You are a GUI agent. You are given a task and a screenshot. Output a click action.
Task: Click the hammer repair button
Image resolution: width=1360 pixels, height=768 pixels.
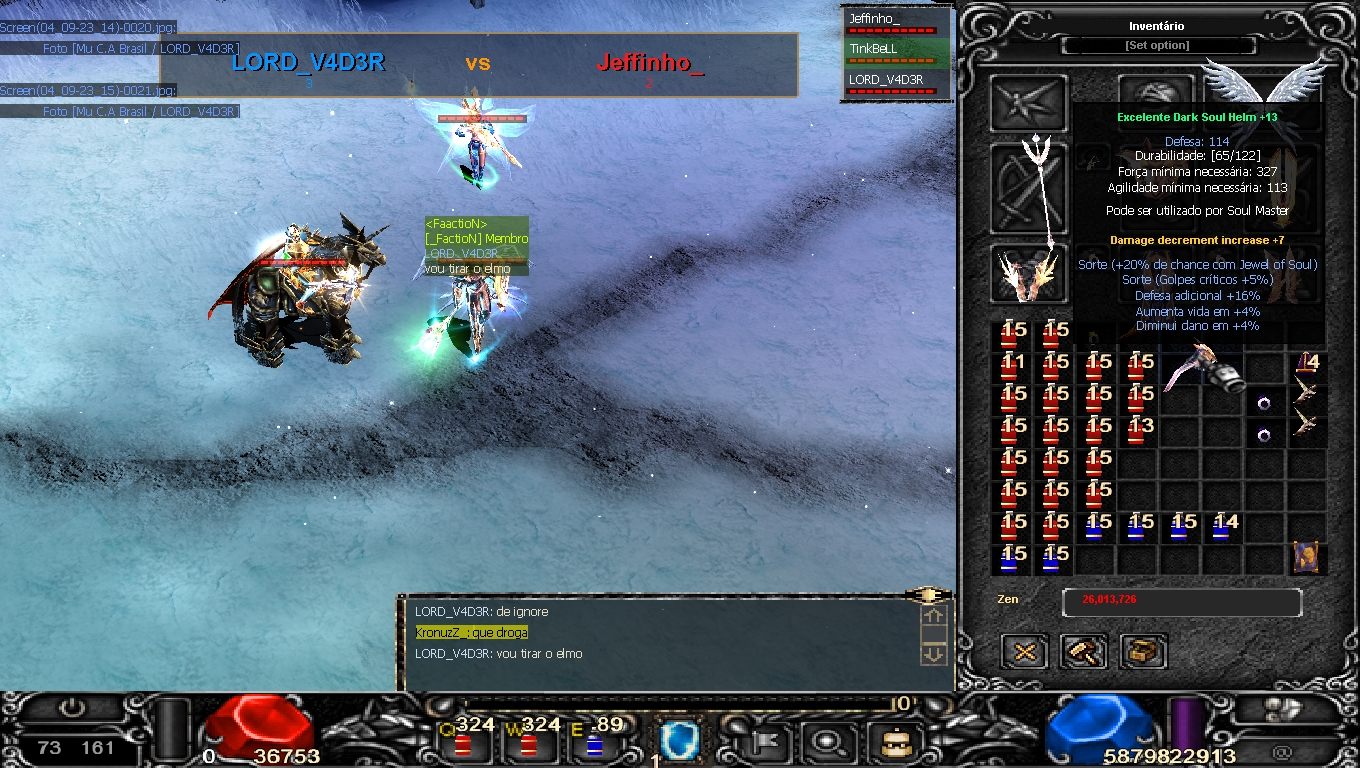[x=1084, y=652]
